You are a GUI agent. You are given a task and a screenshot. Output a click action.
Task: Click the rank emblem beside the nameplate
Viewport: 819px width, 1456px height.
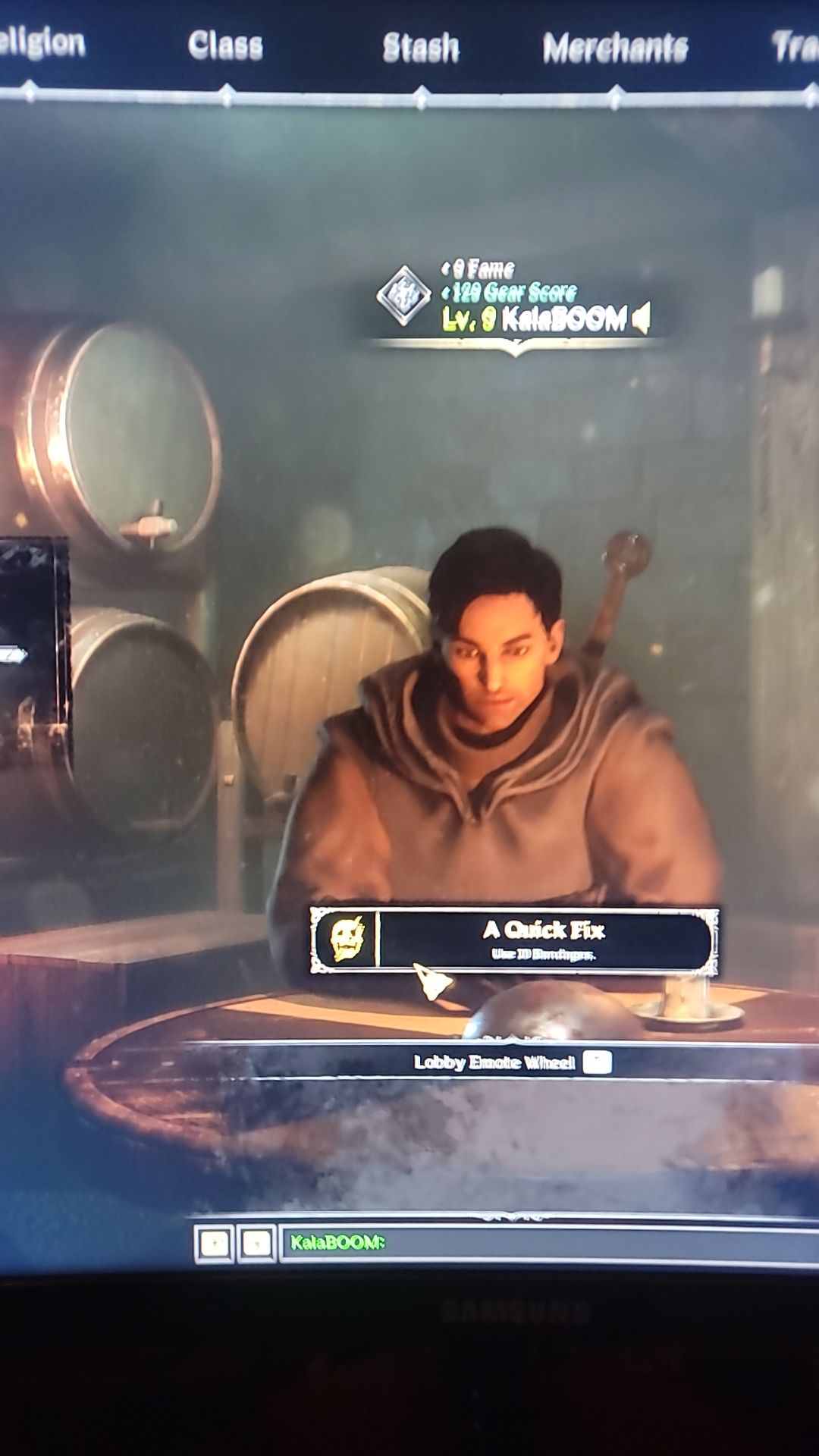click(x=403, y=295)
